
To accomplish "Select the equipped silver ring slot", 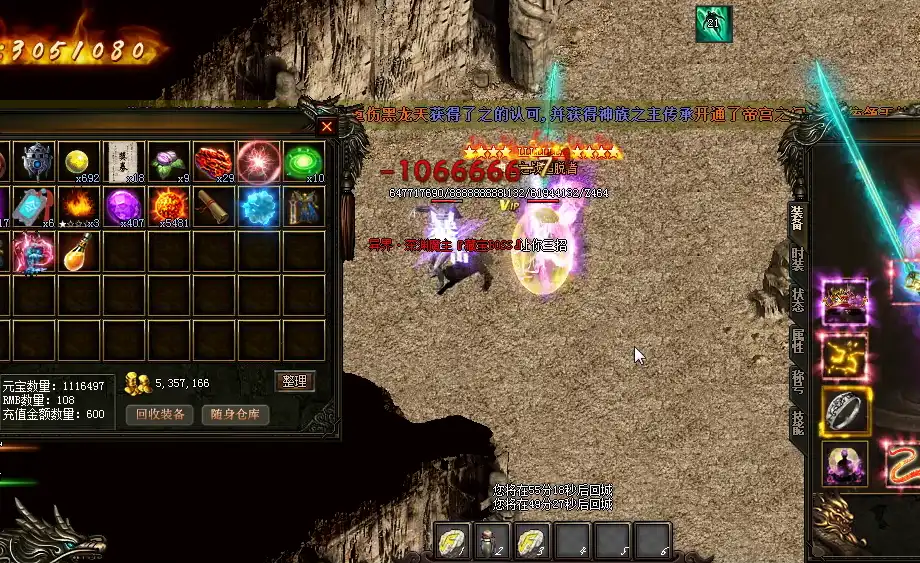I will [x=845, y=409].
